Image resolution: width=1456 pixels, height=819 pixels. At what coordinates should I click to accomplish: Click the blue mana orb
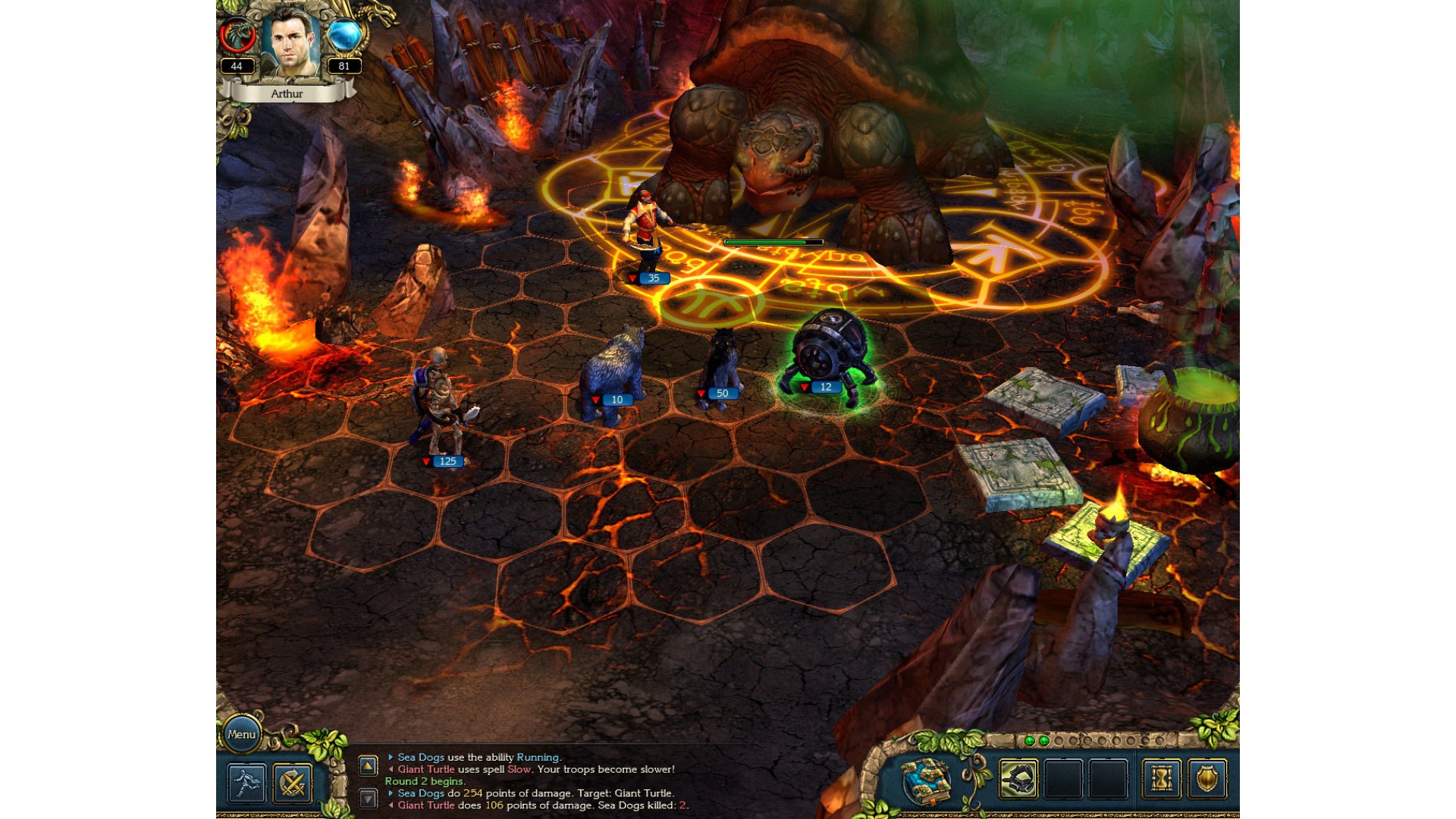point(345,36)
